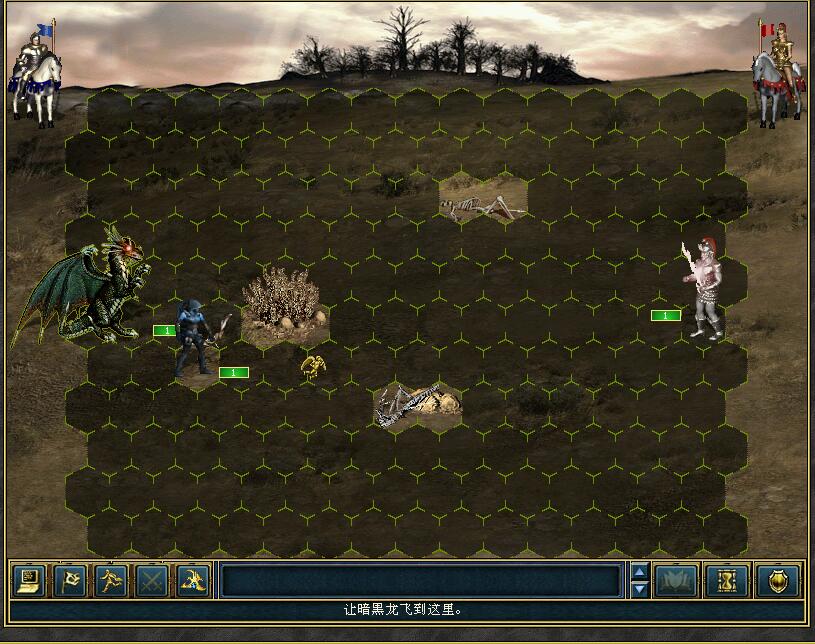Defend with the shield button

tap(778, 580)
